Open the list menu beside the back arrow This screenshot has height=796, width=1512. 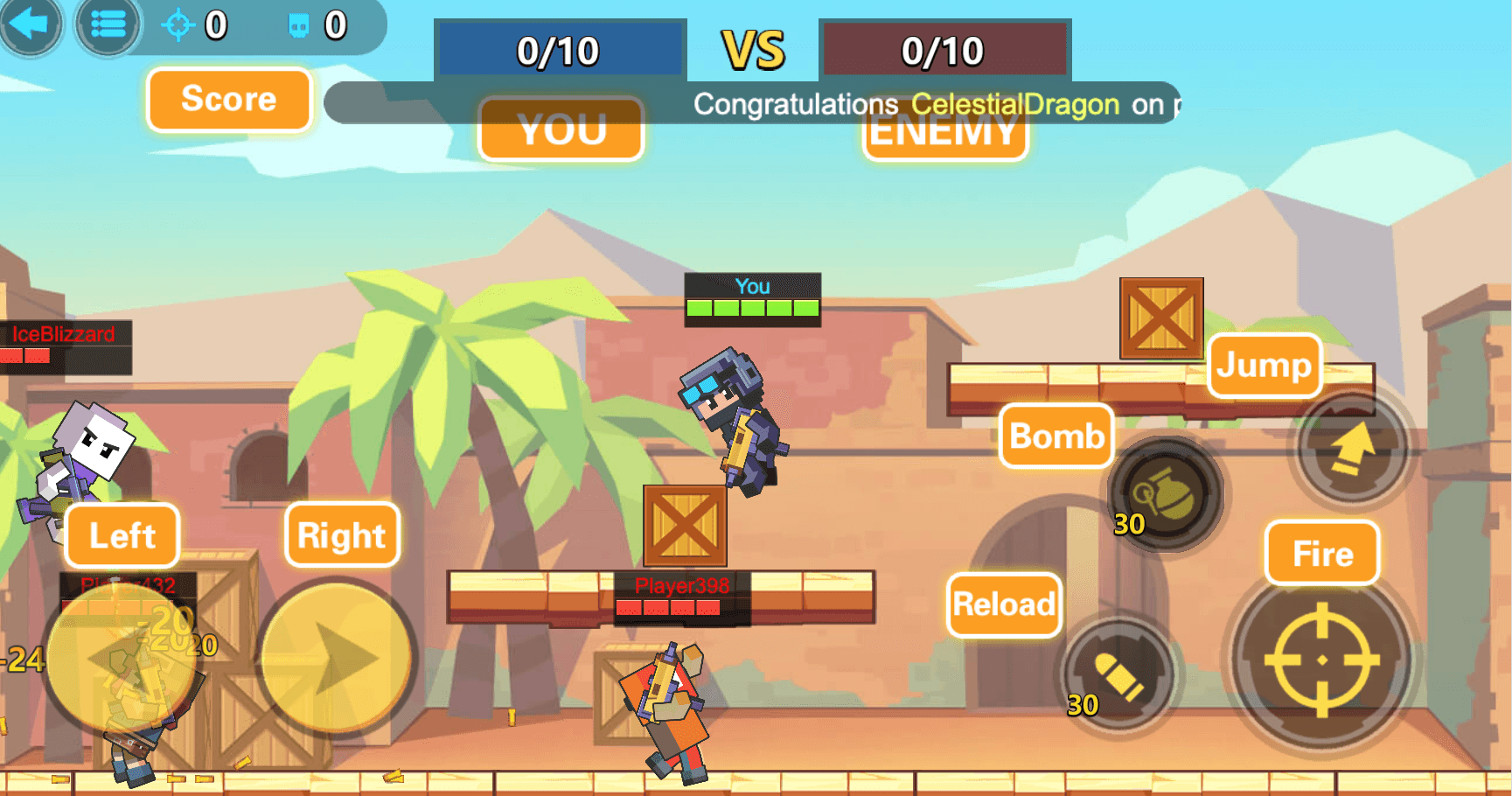107,25
